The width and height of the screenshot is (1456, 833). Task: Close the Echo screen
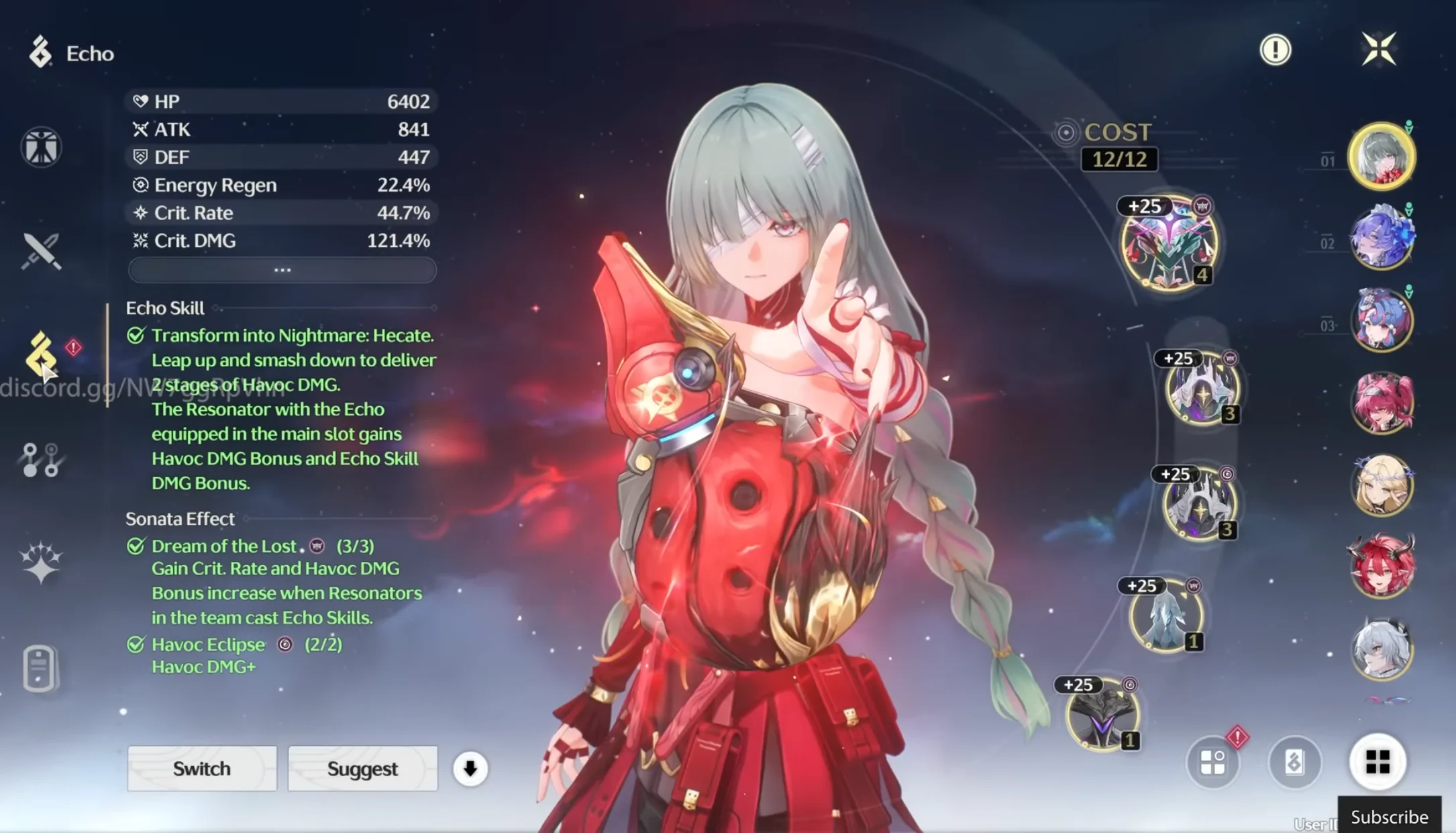1379,49
